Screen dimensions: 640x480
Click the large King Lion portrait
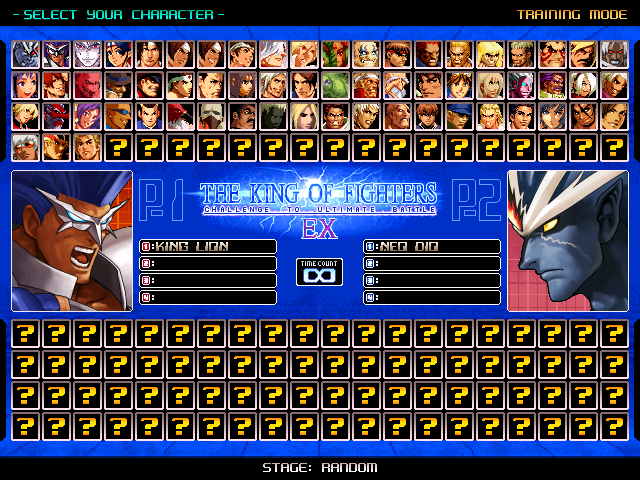[x=72, y=241]
